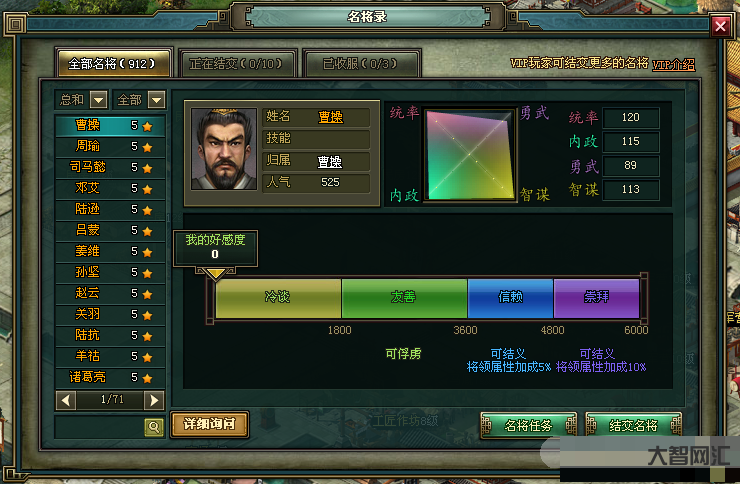
Task: Select 陆逊 in the roster
Action: pos(88,209)
